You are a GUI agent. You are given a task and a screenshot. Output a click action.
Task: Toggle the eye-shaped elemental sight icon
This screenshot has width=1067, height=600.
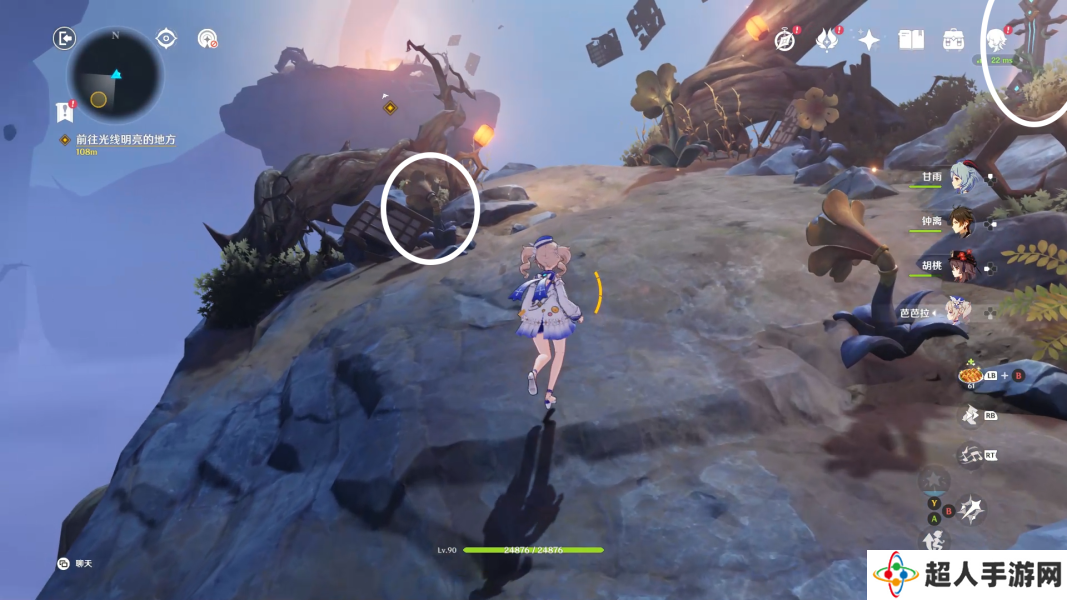pos(166,39)
